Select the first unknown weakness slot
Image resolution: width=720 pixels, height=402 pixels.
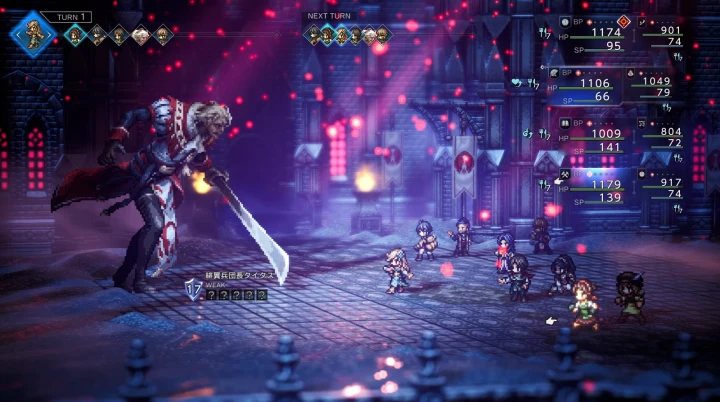(213, 295)
